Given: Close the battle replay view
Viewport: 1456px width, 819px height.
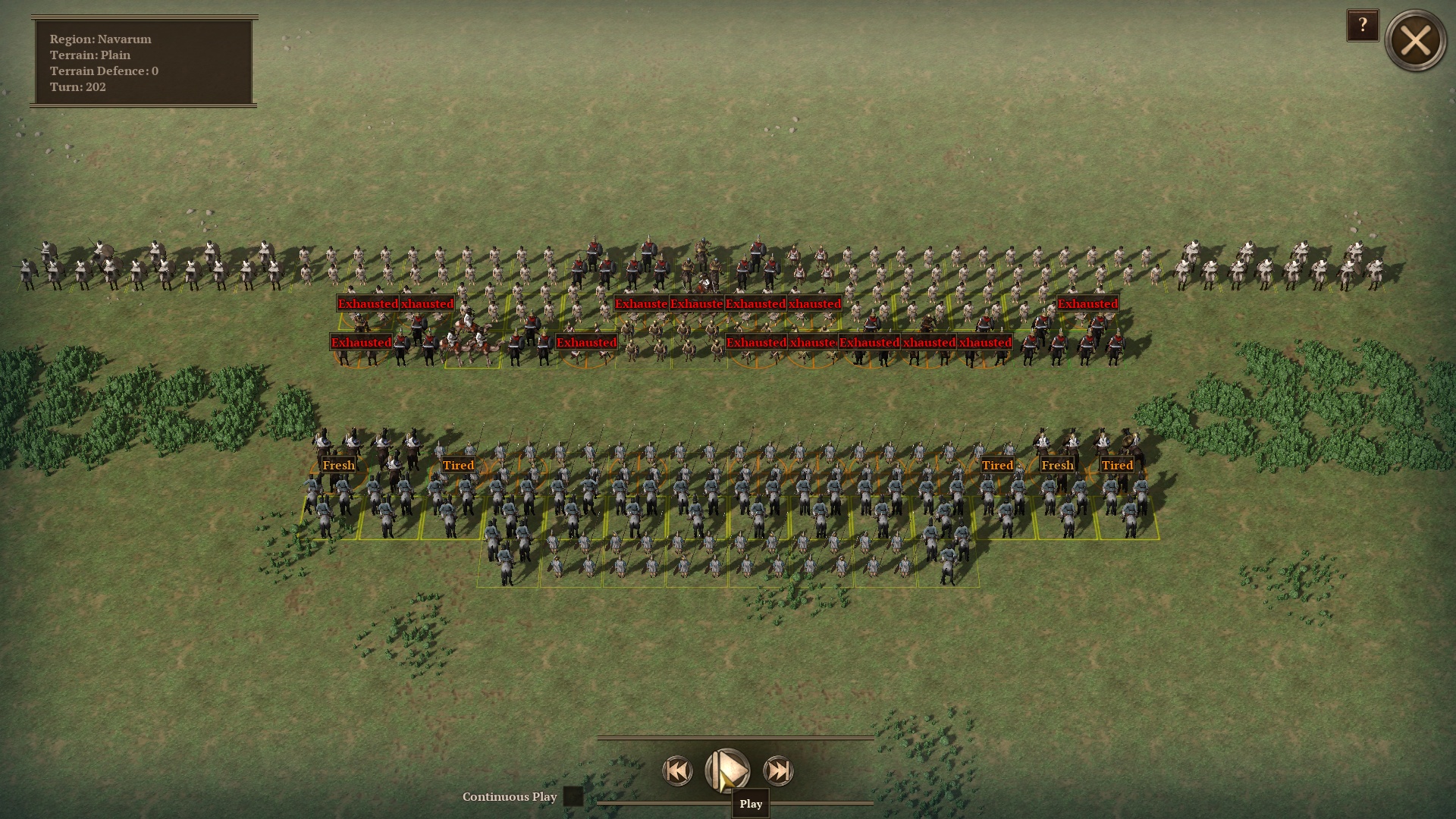Looking at the screenshot, I should pyautogui.click(x=1415, y=41).
